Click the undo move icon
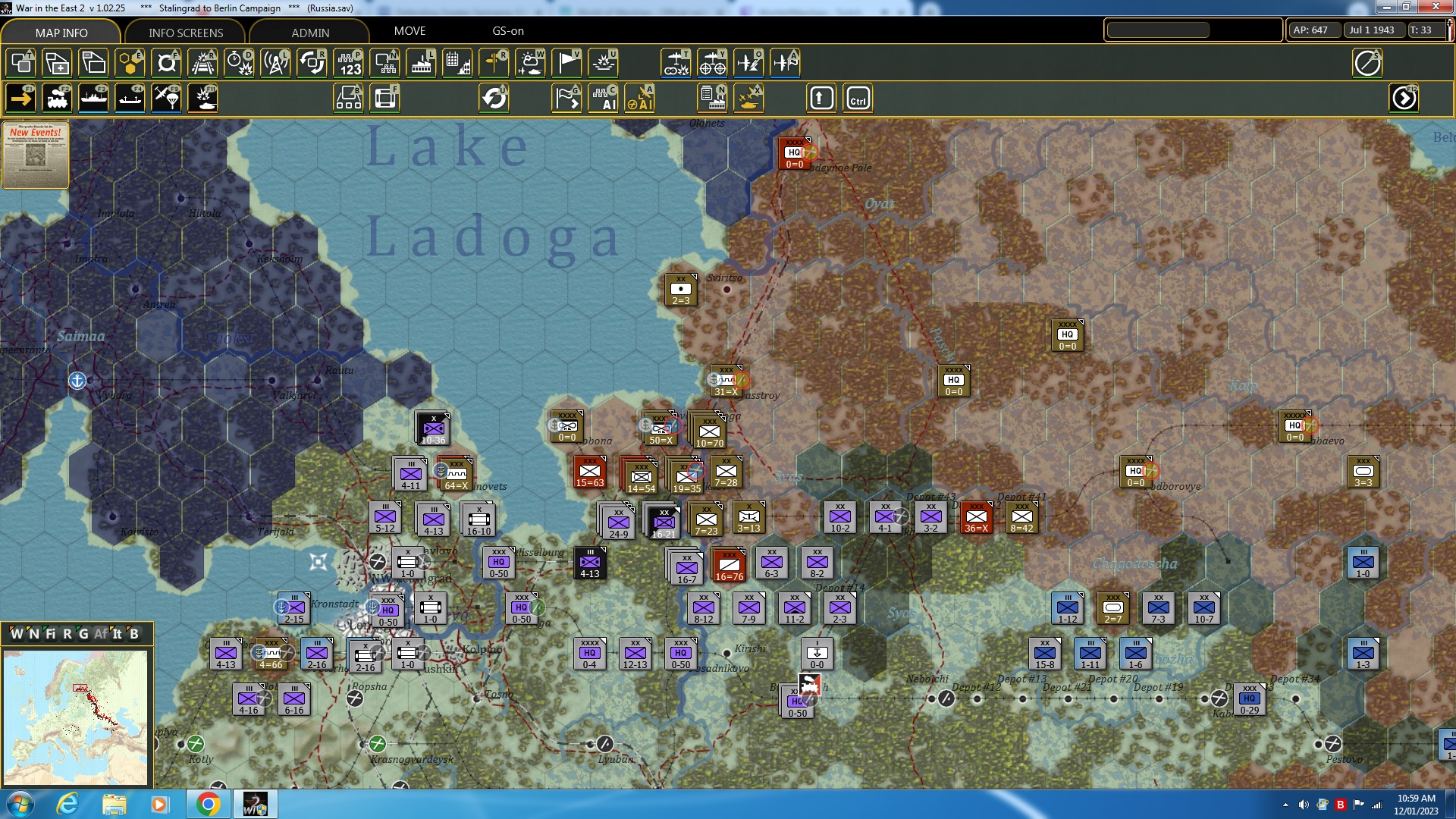This screenshot has width=1456, height=819. coord(495,97)
